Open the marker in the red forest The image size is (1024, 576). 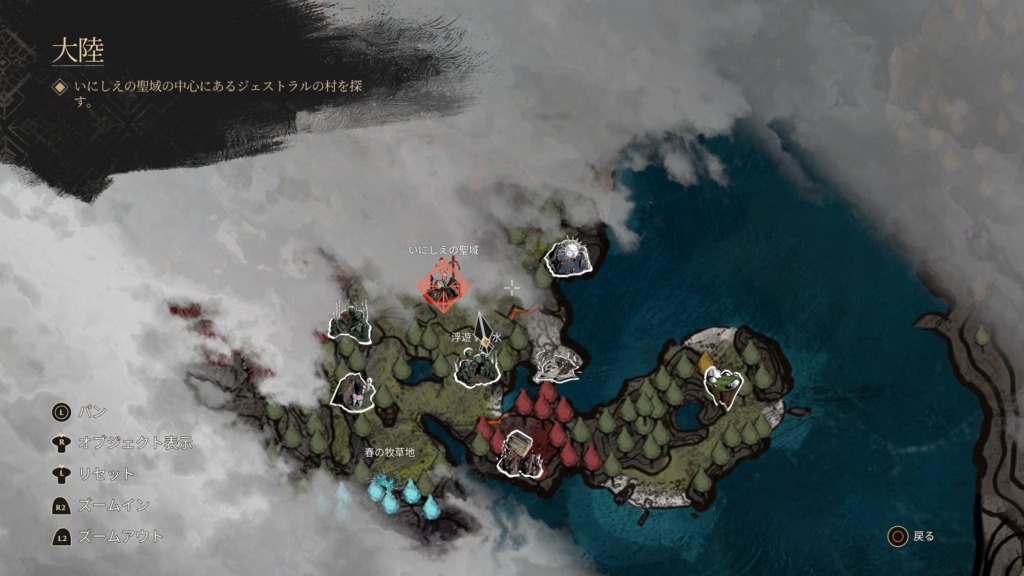click(523, 453)
